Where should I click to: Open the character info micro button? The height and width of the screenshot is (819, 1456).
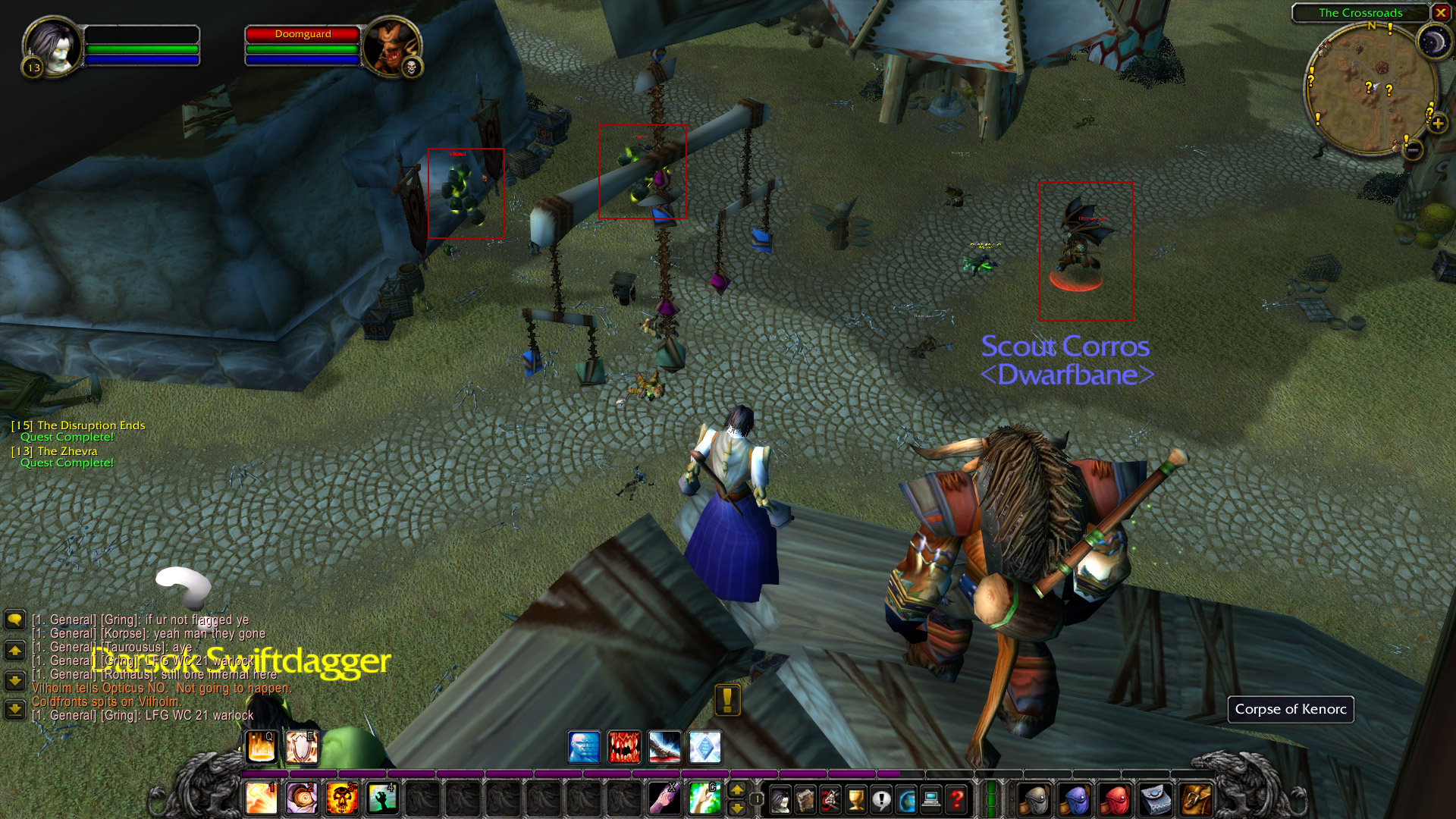click(x=780, y=799)
